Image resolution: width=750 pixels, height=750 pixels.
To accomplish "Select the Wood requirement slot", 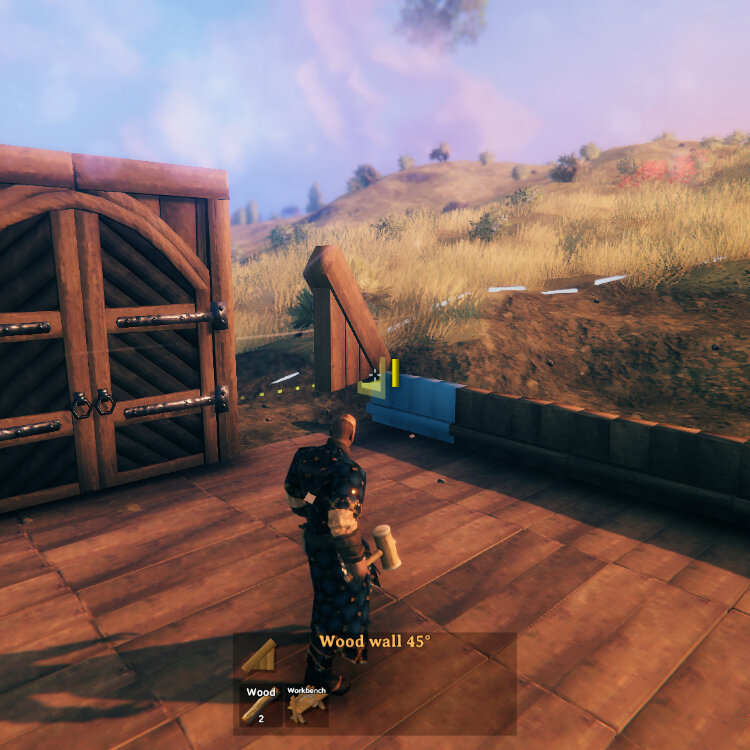I will tap(260, 705).
